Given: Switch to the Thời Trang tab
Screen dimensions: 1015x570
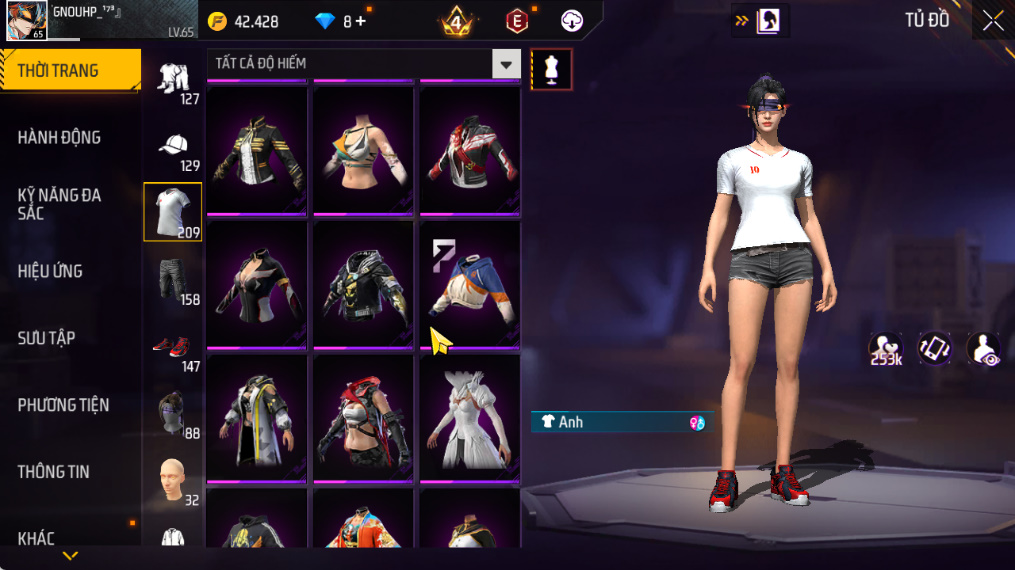Looking at the screenshot, I should [x=70, y=71].
